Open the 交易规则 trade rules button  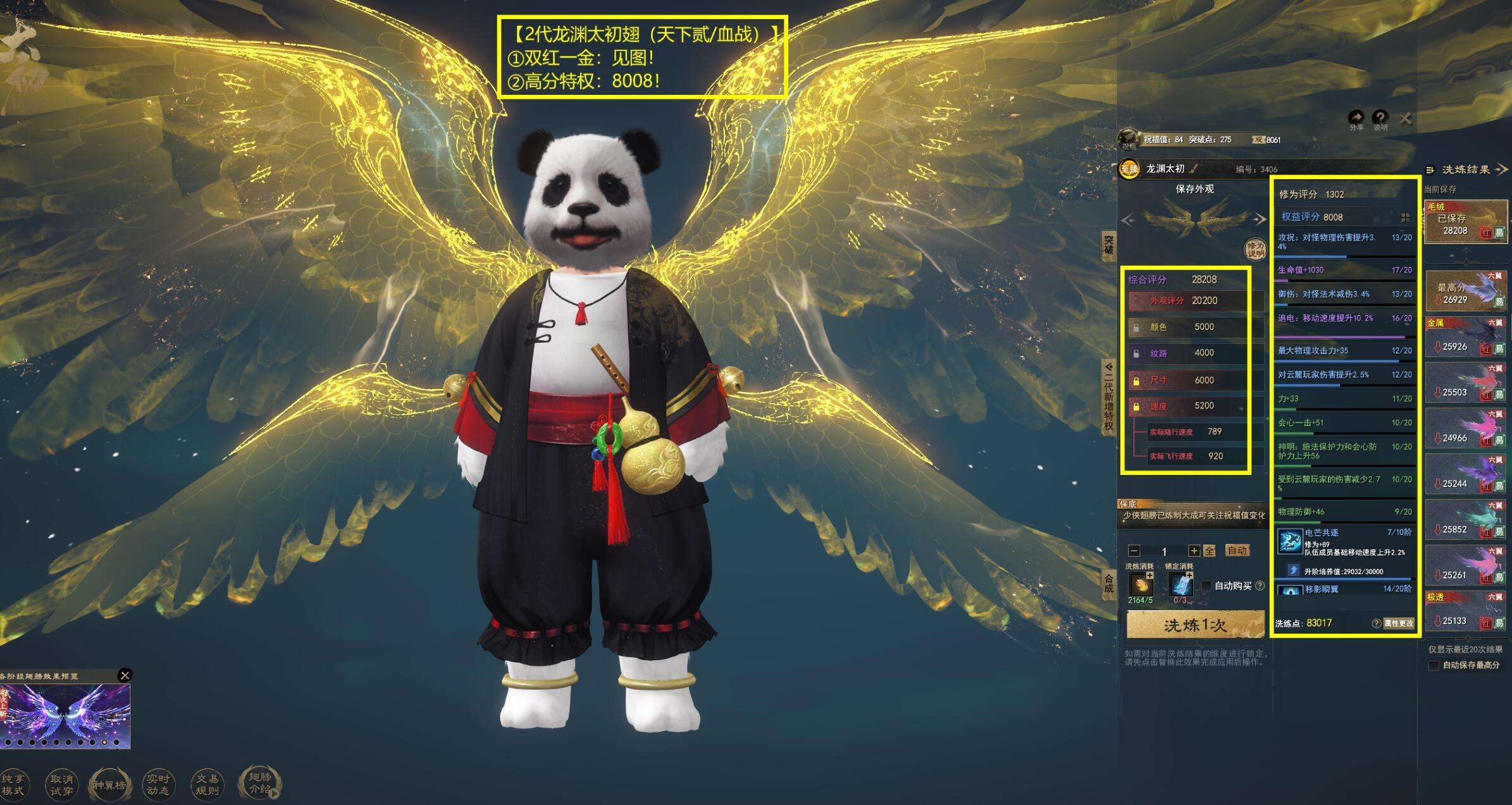coord(207,785)
